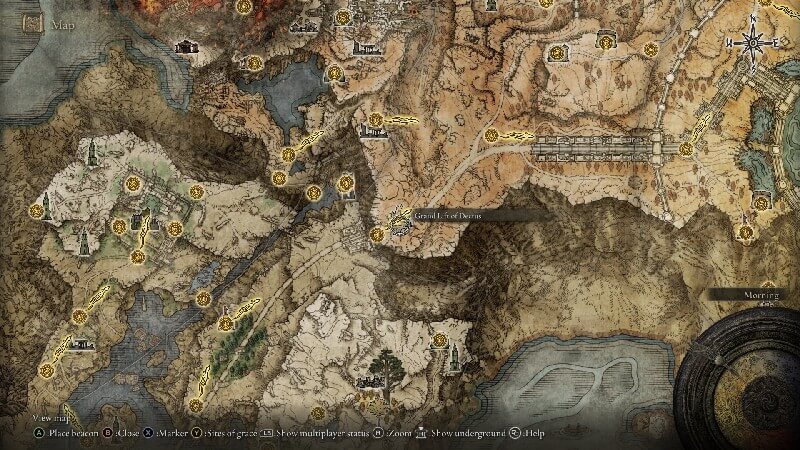Image resolution: width=800 pixels, height=450 pixels.
Task: Choose the grace marker at the long bridge's east end
Action: tap(685, 148)
